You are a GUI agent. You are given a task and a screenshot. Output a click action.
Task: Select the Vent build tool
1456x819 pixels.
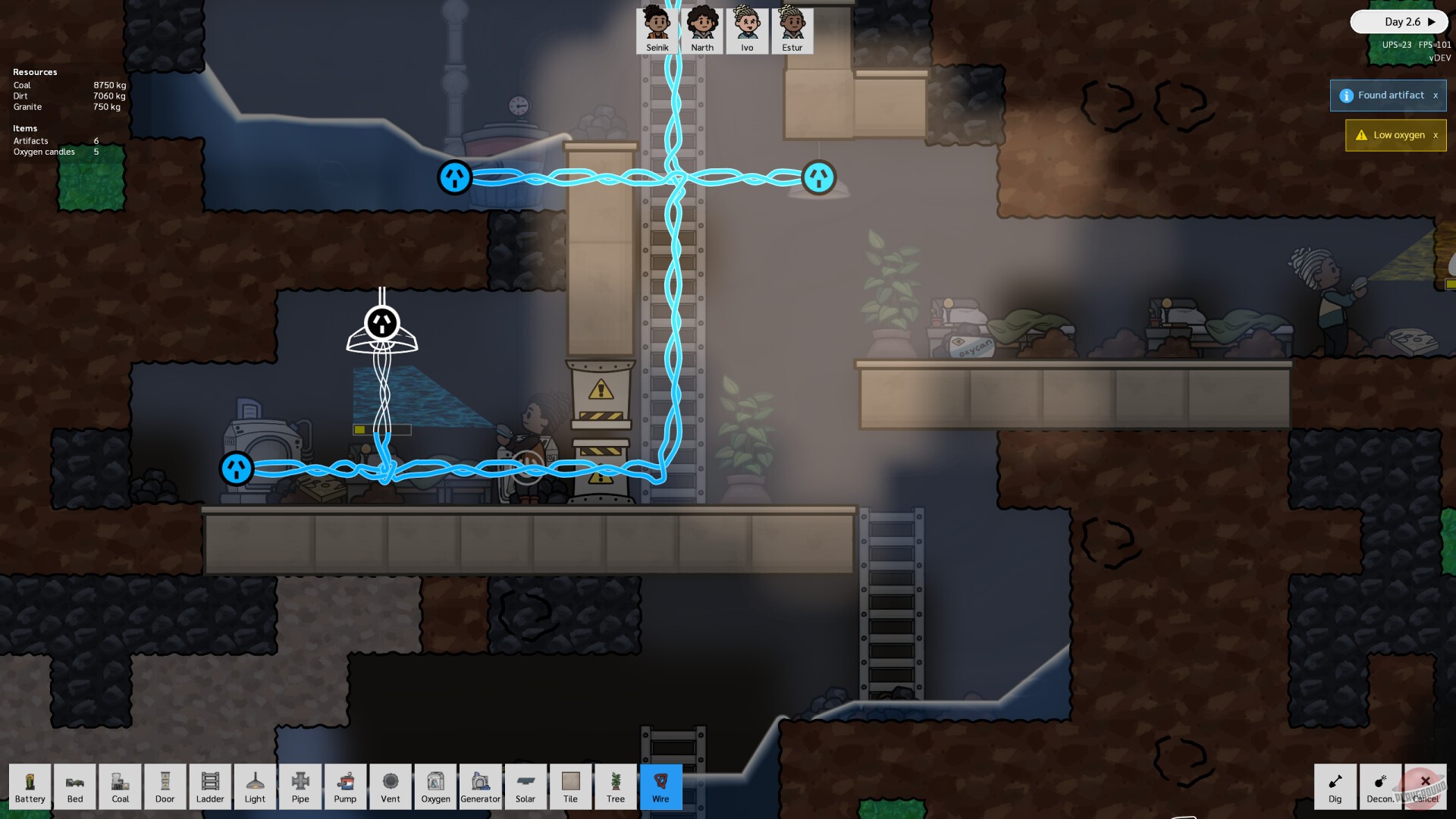390,786
